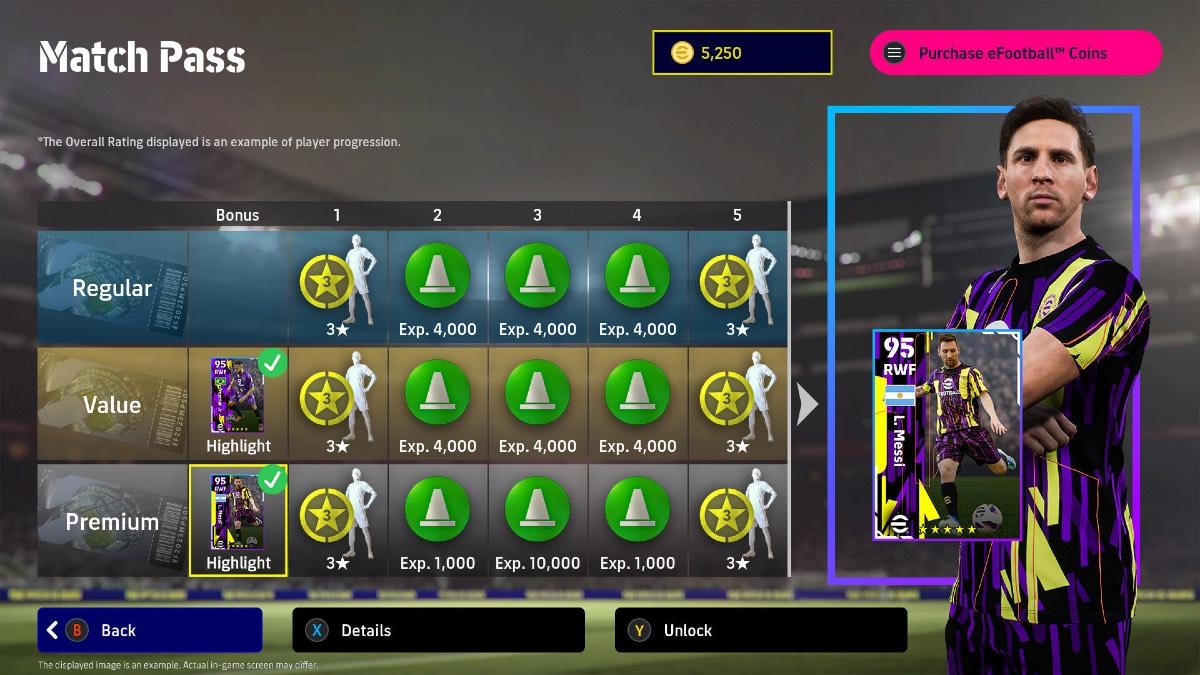Viewport: 1200px width, 675px height.
Task: Select the Regular pass row
Action: [x=112, y=288]
